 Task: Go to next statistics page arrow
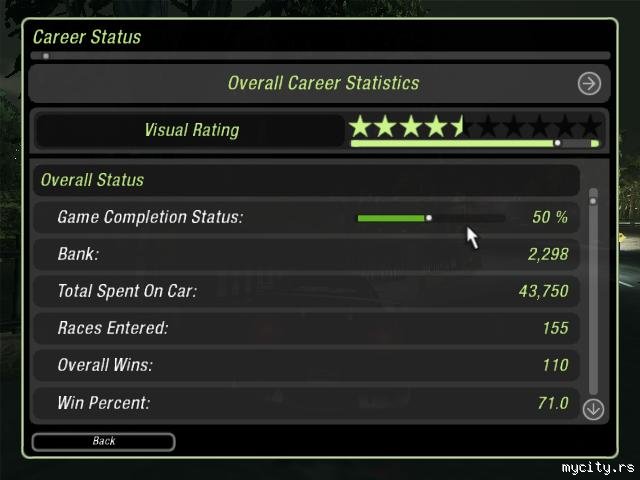click(x=589, y=84)
